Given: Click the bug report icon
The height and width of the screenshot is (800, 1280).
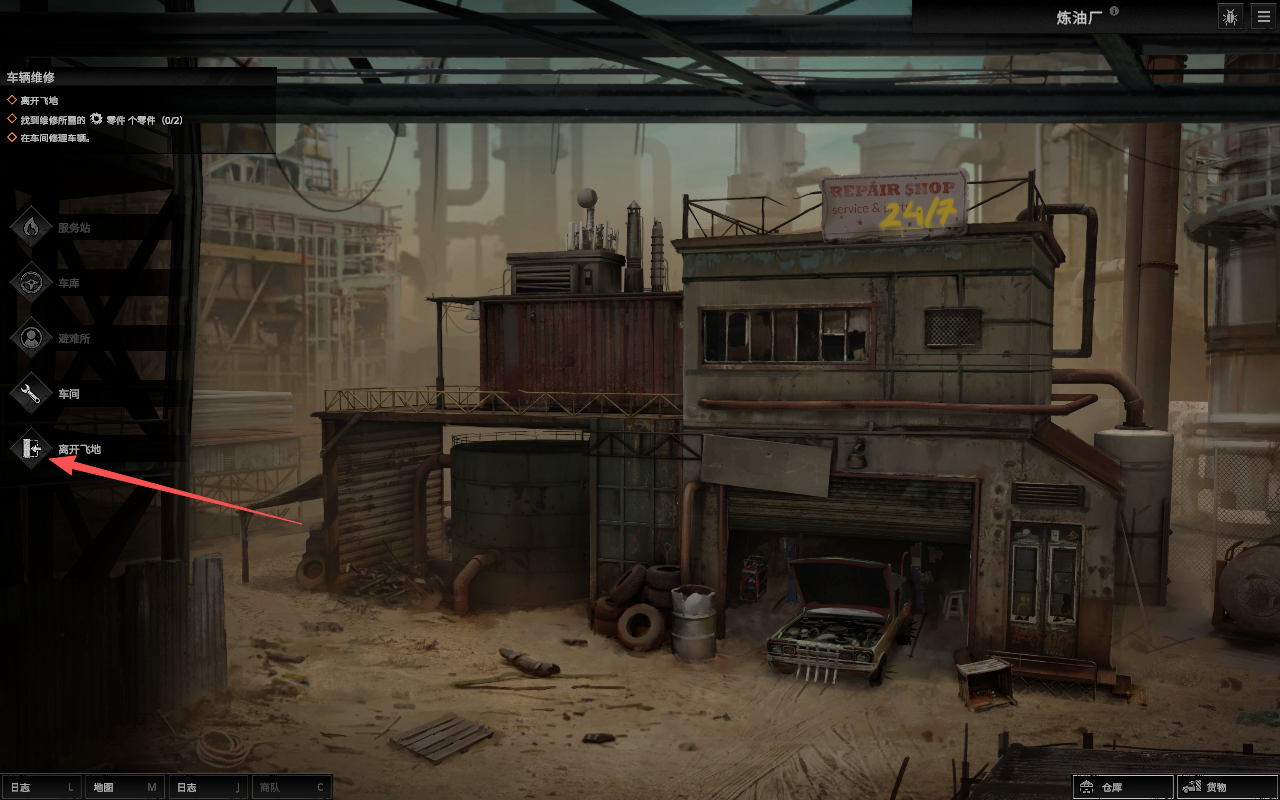Looking at the screenshot, I should (1230, 16).
